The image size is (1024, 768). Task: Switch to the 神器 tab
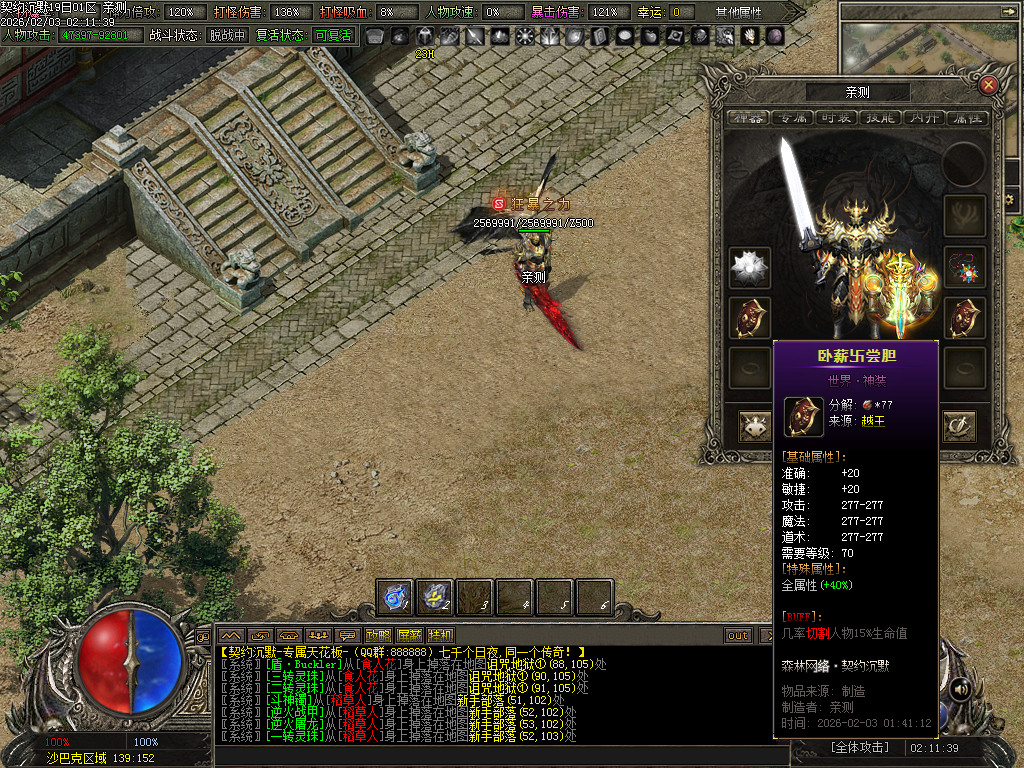click(747, 118)
